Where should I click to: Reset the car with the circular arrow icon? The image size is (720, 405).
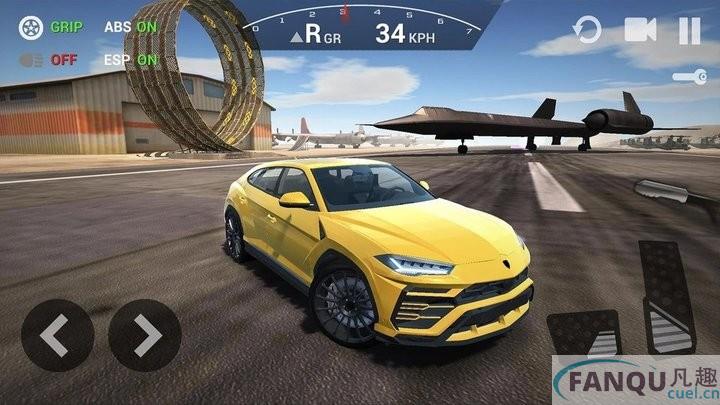point(588,31)
